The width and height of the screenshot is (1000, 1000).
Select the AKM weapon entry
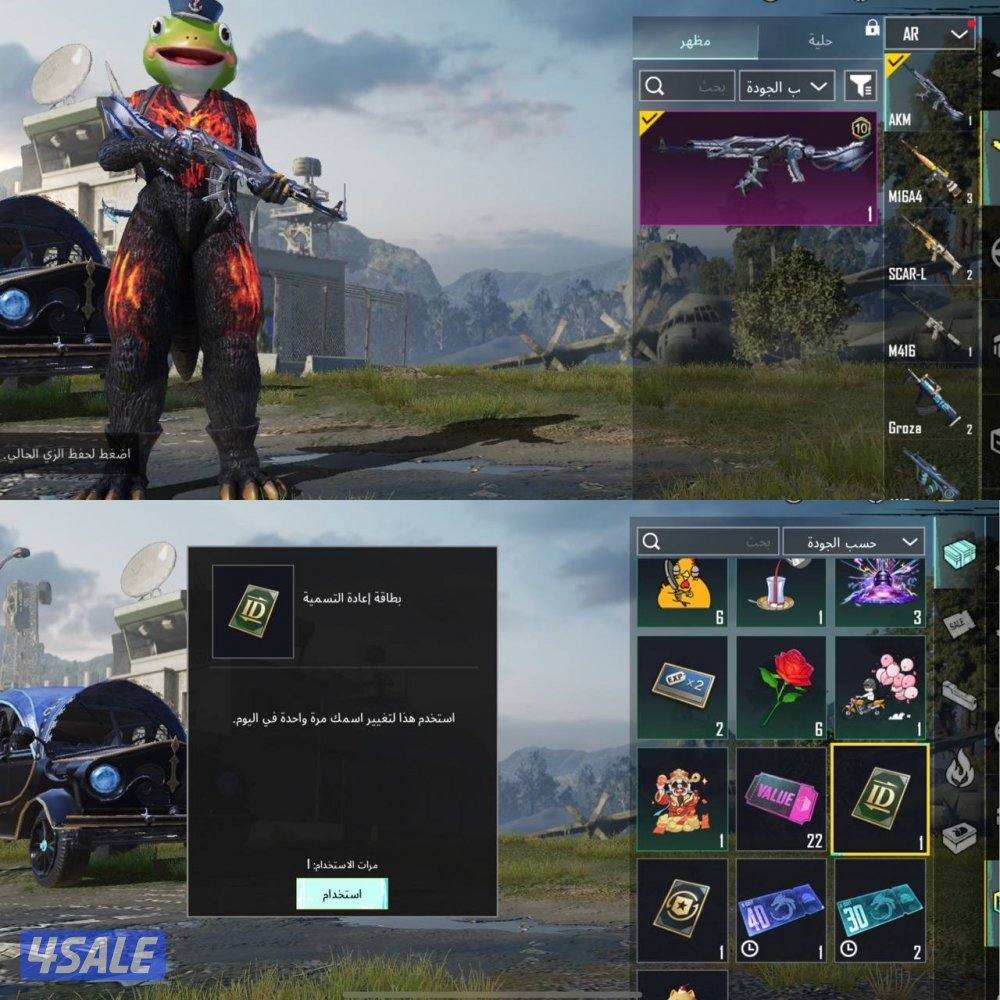click(x=913, y=96)
